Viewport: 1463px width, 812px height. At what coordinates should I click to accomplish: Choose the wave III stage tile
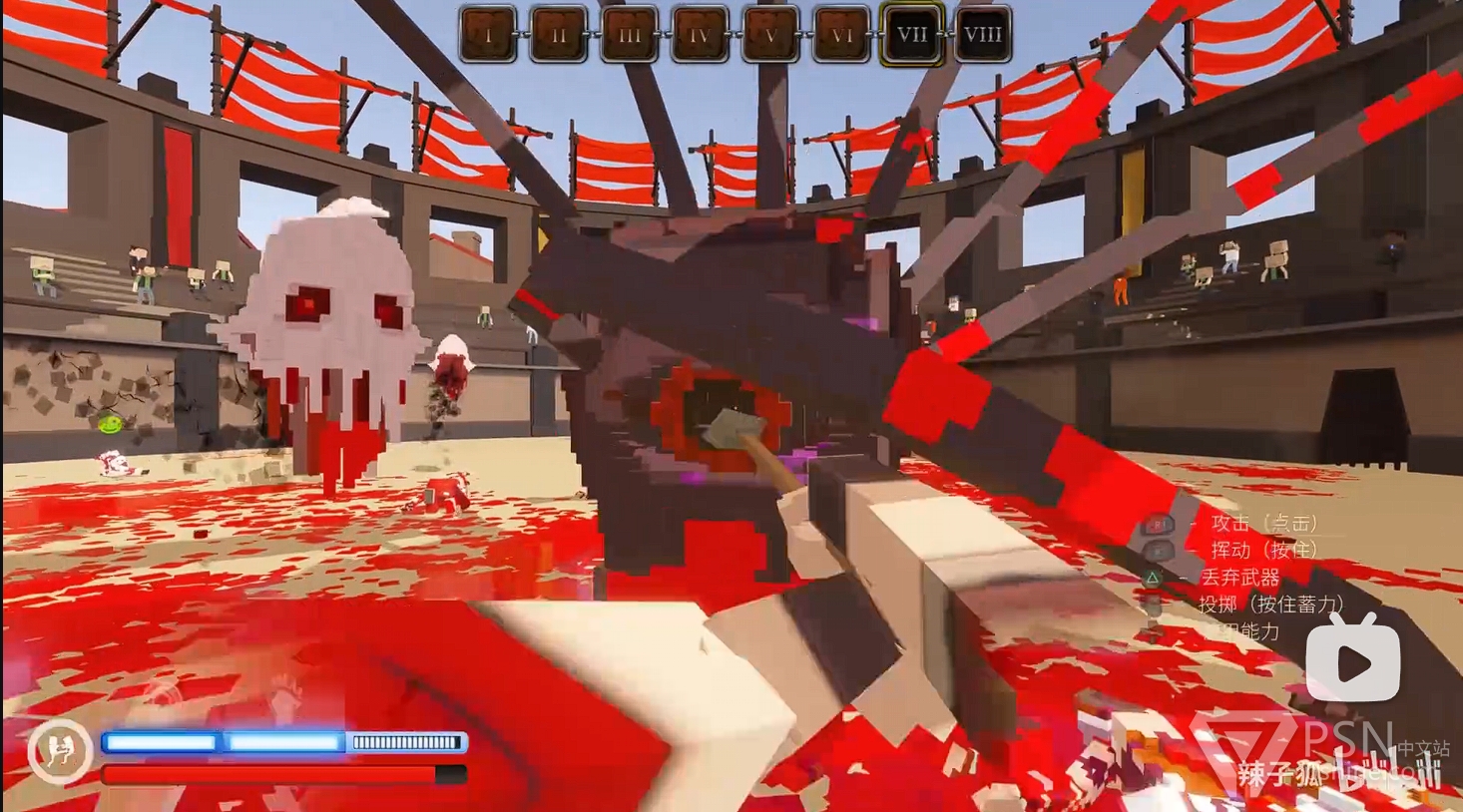tap(630, 34)
